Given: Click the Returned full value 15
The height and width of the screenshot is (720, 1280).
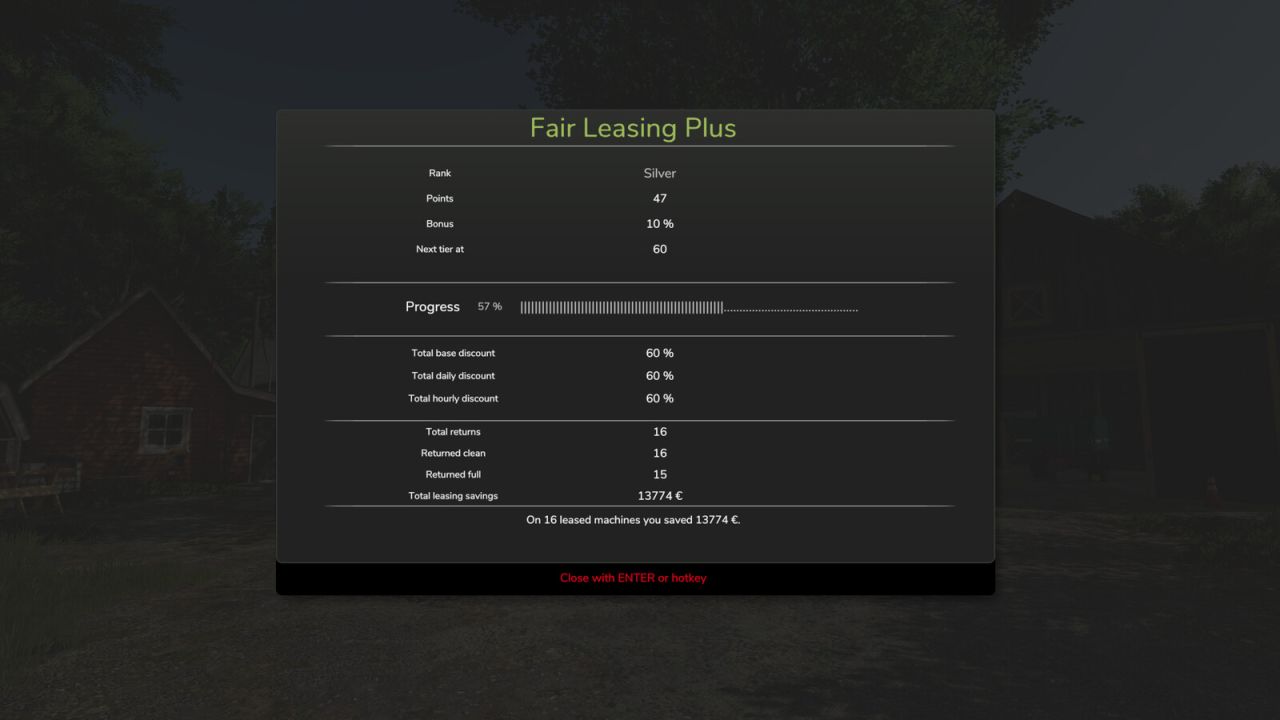Looking at the screenshot, I should [x=659, y=474].
